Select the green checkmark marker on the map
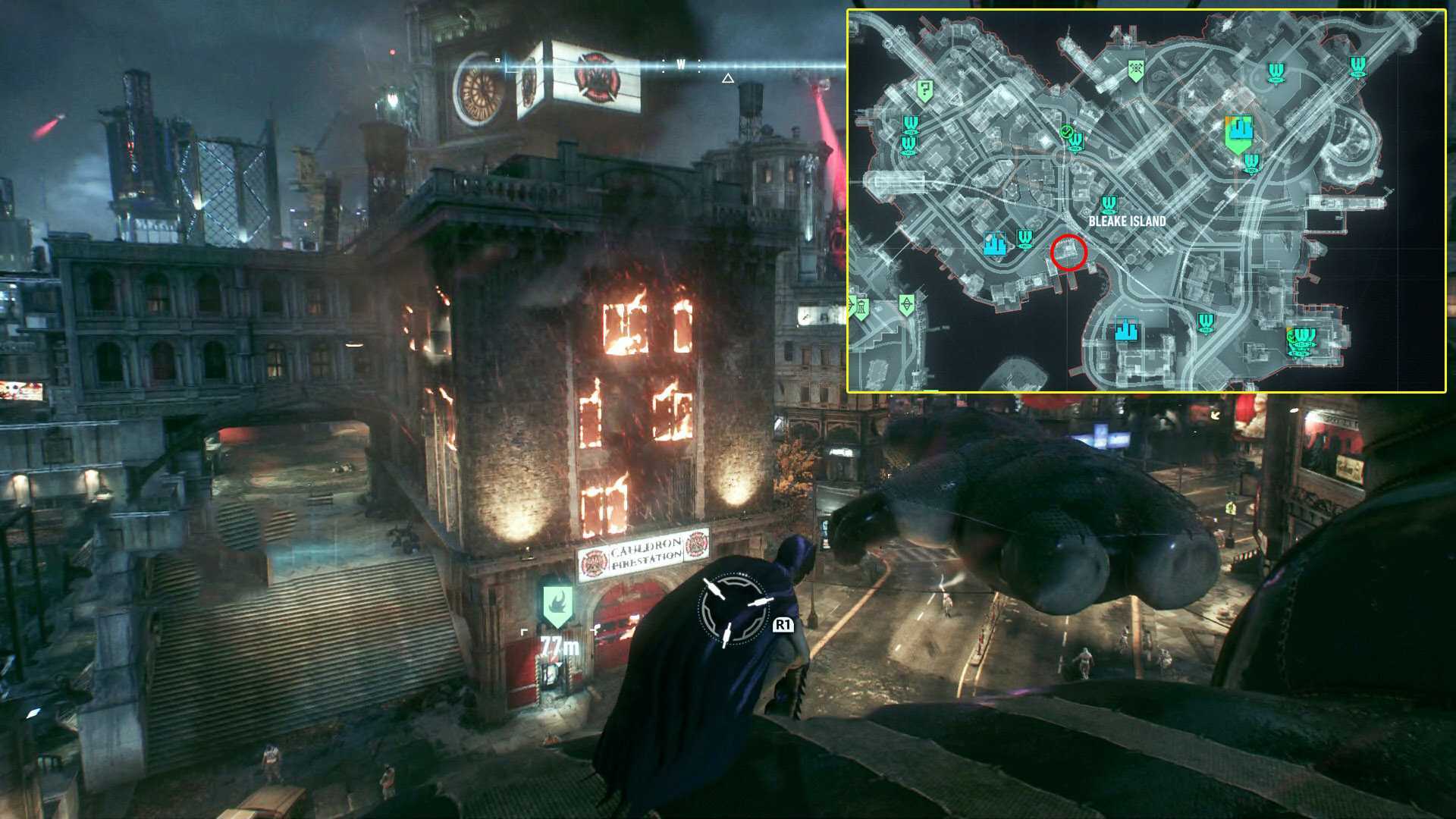 coord(1066,133)
